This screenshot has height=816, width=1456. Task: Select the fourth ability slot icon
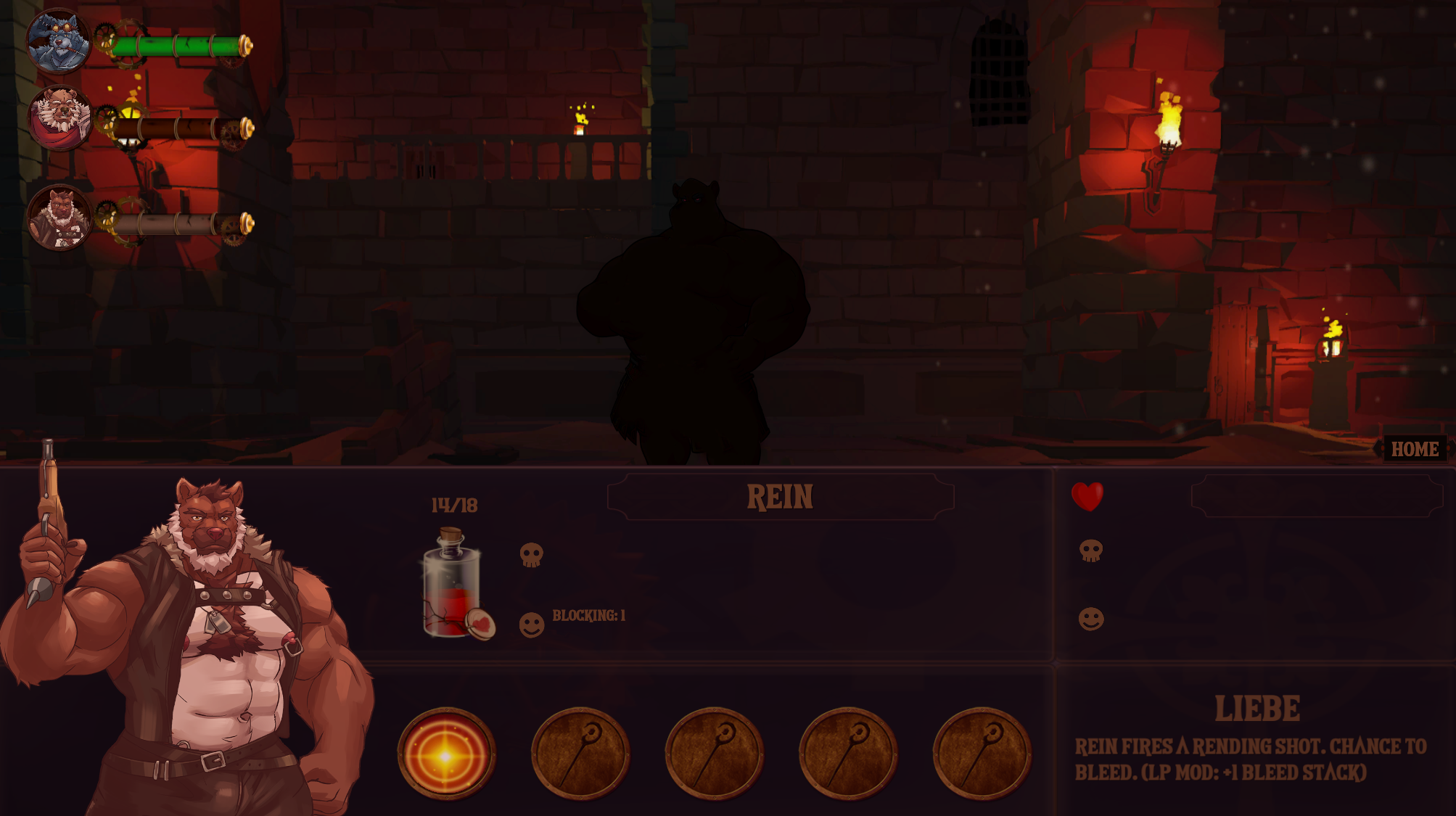click(850, 754)
